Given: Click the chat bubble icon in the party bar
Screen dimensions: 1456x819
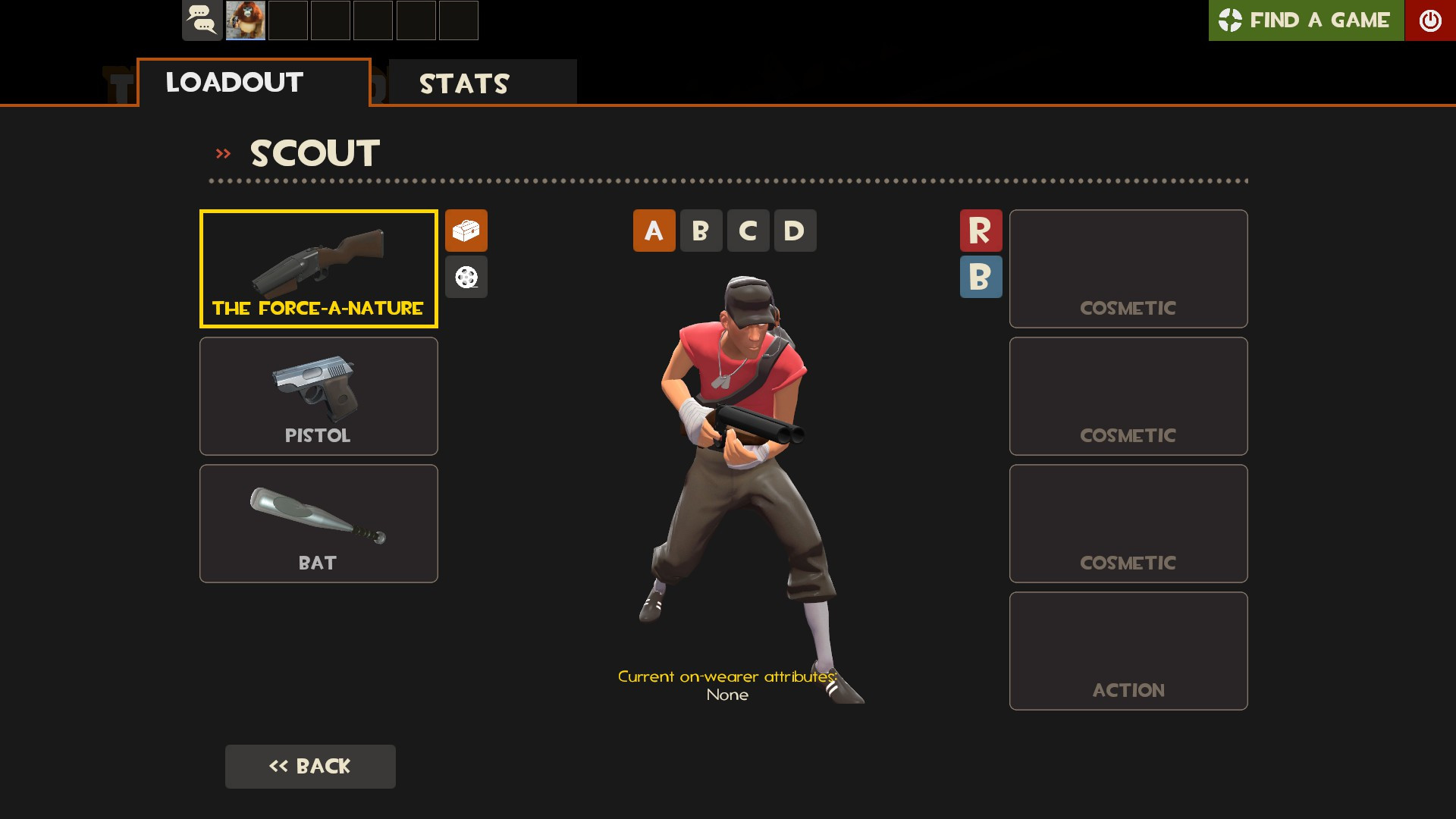Looking at the screenshot, I should (x=202, y=20).
